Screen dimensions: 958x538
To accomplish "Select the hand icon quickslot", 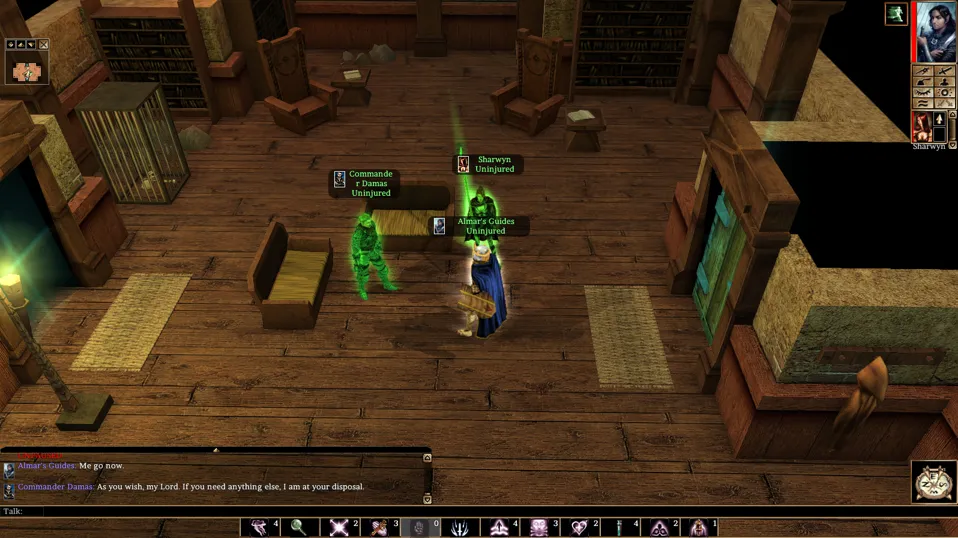I will point(419,527).
